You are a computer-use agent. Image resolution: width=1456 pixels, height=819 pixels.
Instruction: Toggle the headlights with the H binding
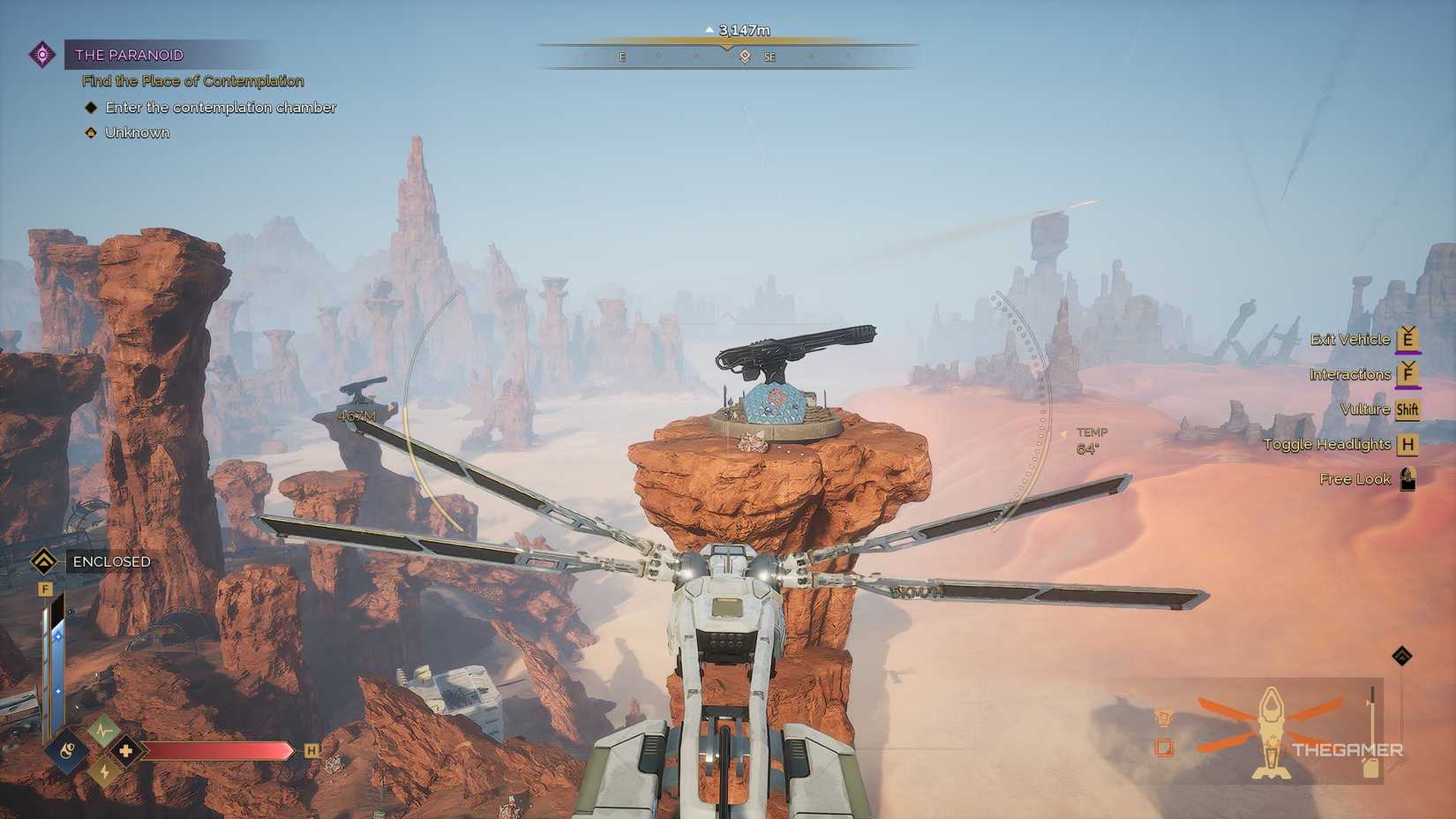click(x=1409, y=444)
